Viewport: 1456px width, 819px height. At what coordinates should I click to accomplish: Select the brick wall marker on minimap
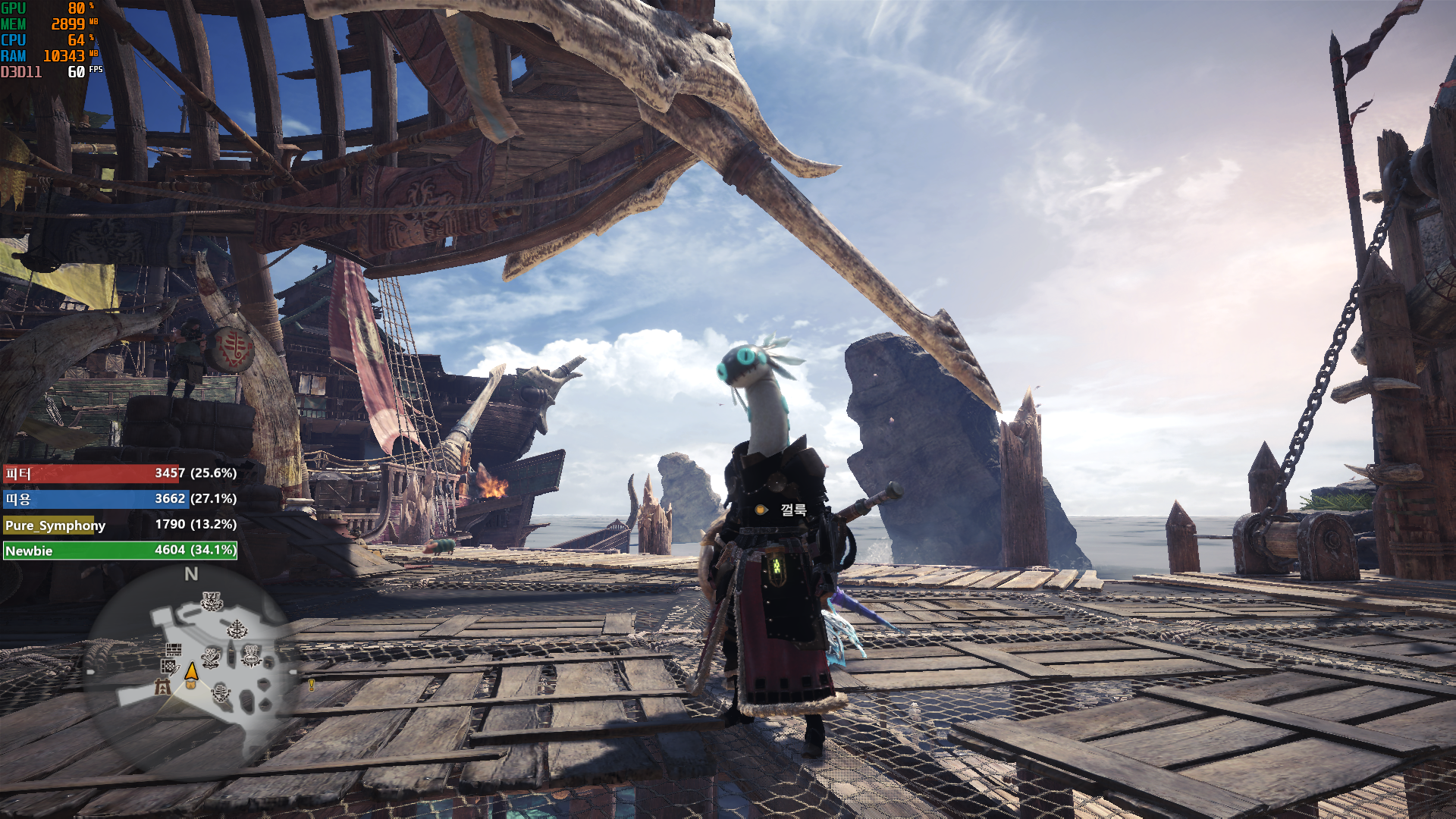(174, 650)
